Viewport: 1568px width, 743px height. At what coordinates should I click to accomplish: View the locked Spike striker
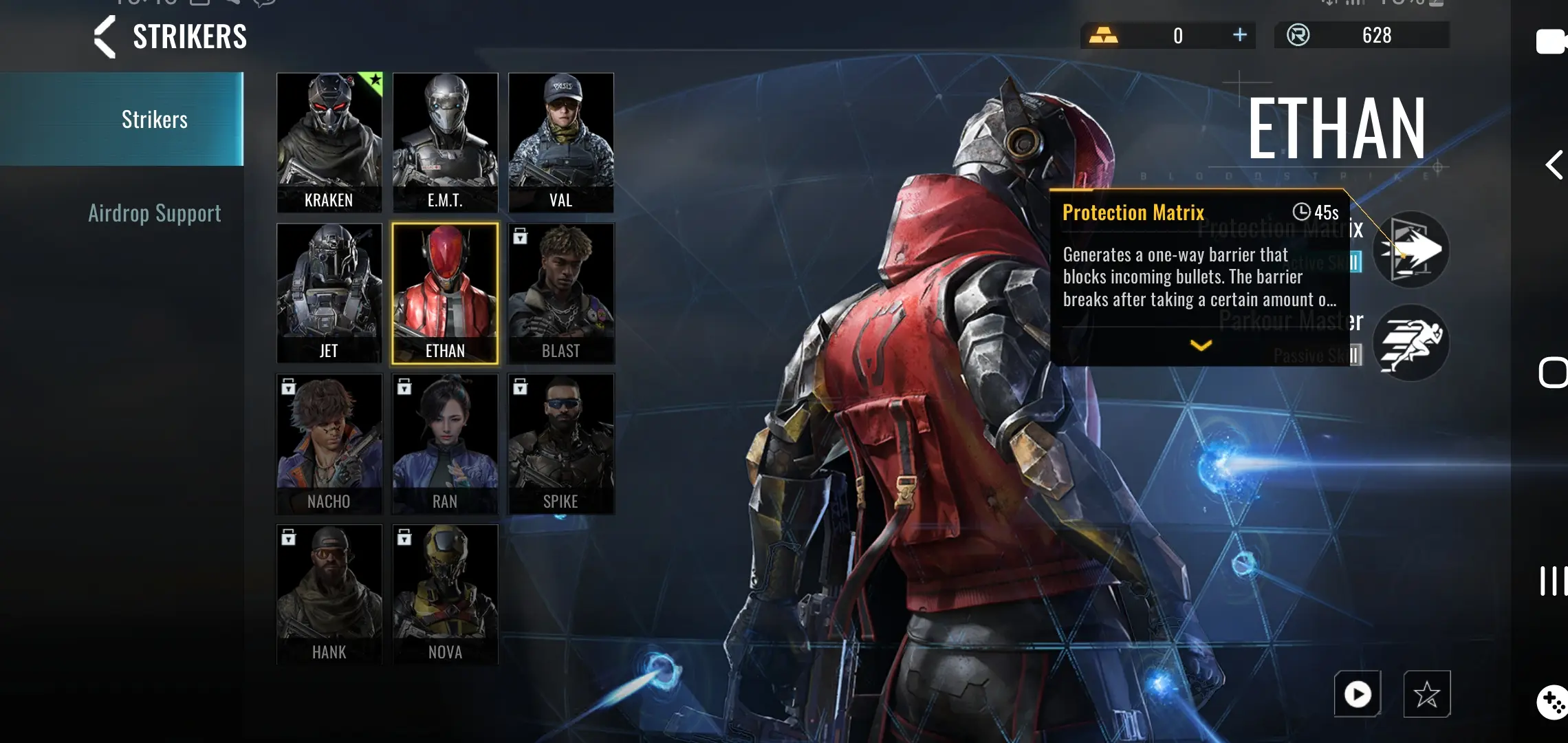(560, 444)
